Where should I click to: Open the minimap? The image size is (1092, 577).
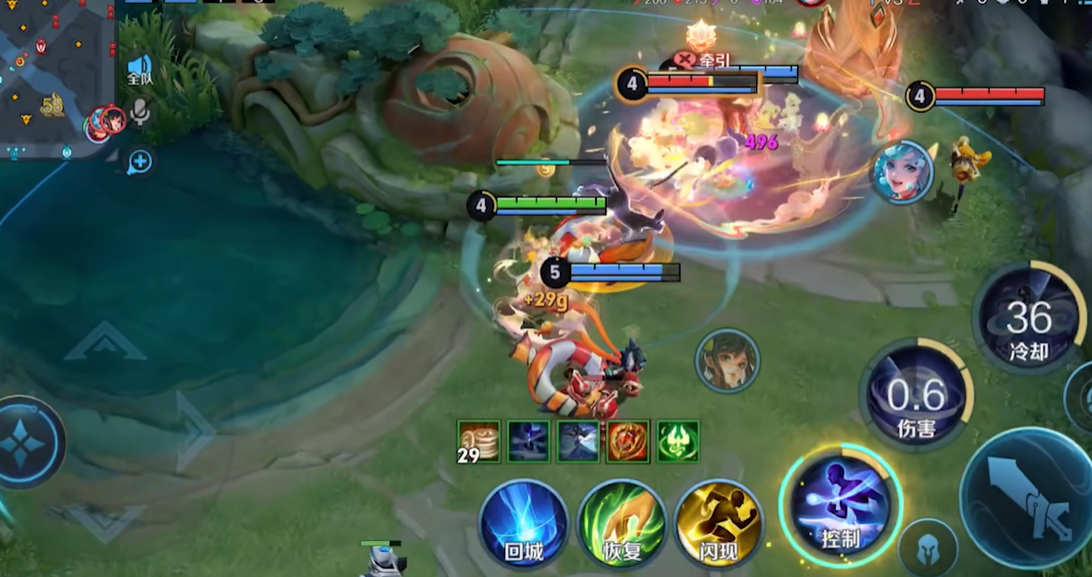pos(55,75)
